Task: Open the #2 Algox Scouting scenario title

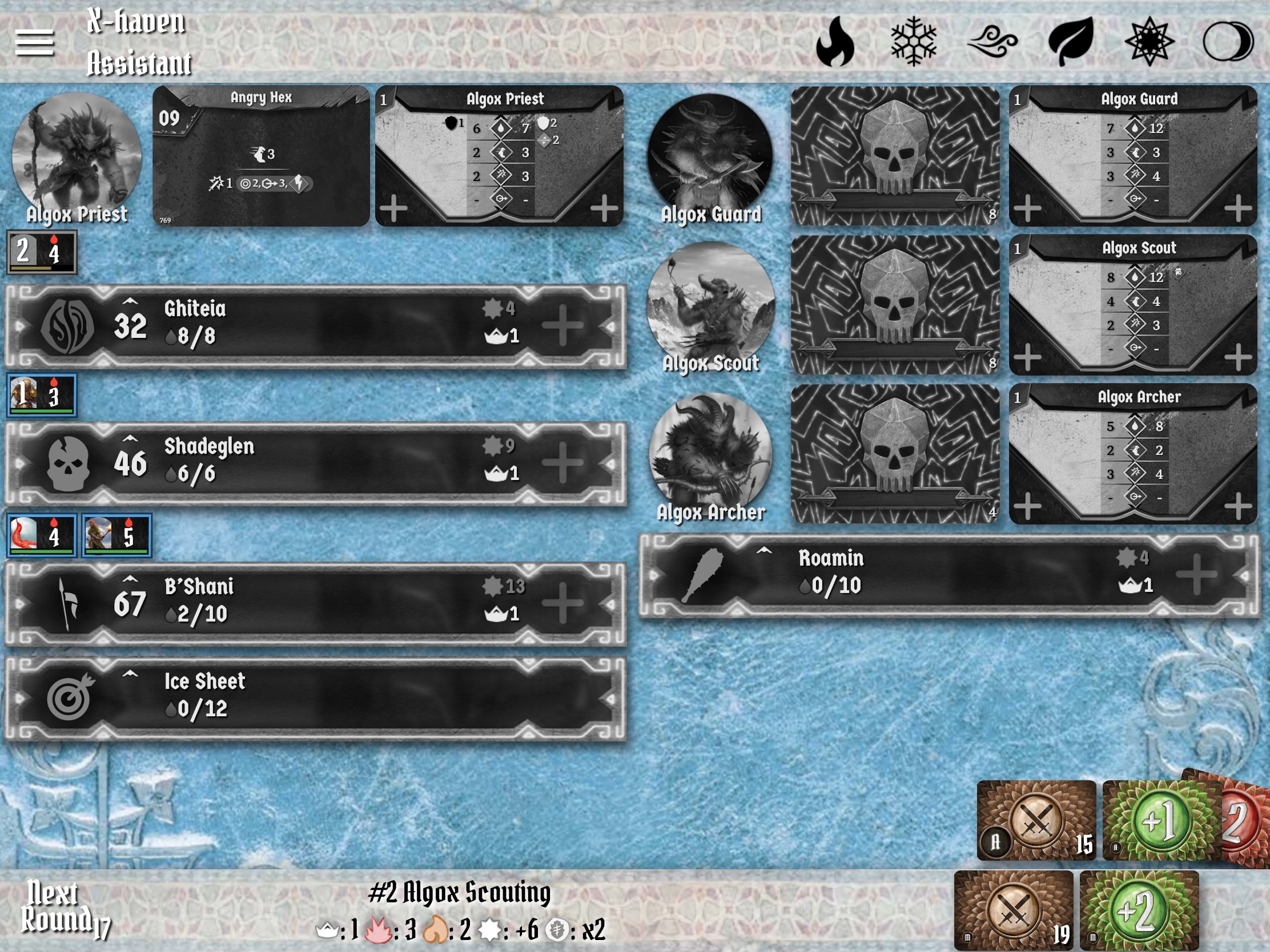Action: point(459,892)
